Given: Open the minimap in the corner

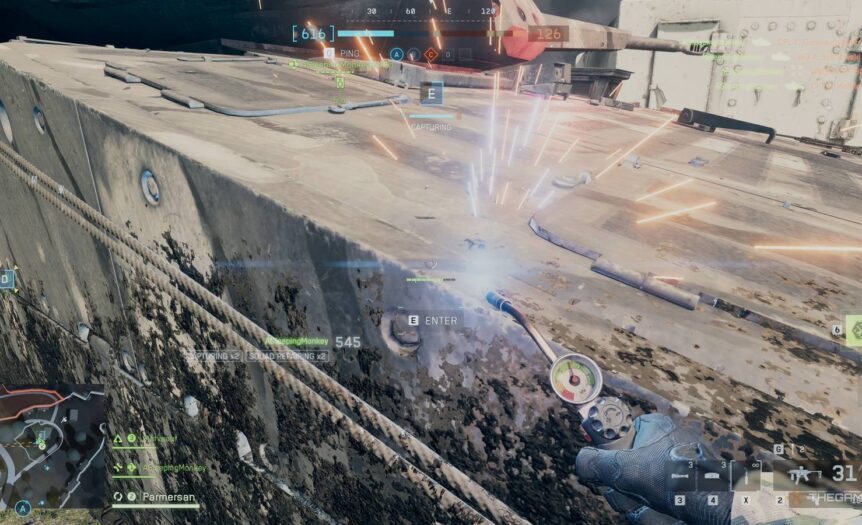Looking at the screenshot, I should (x=52, y=443).
